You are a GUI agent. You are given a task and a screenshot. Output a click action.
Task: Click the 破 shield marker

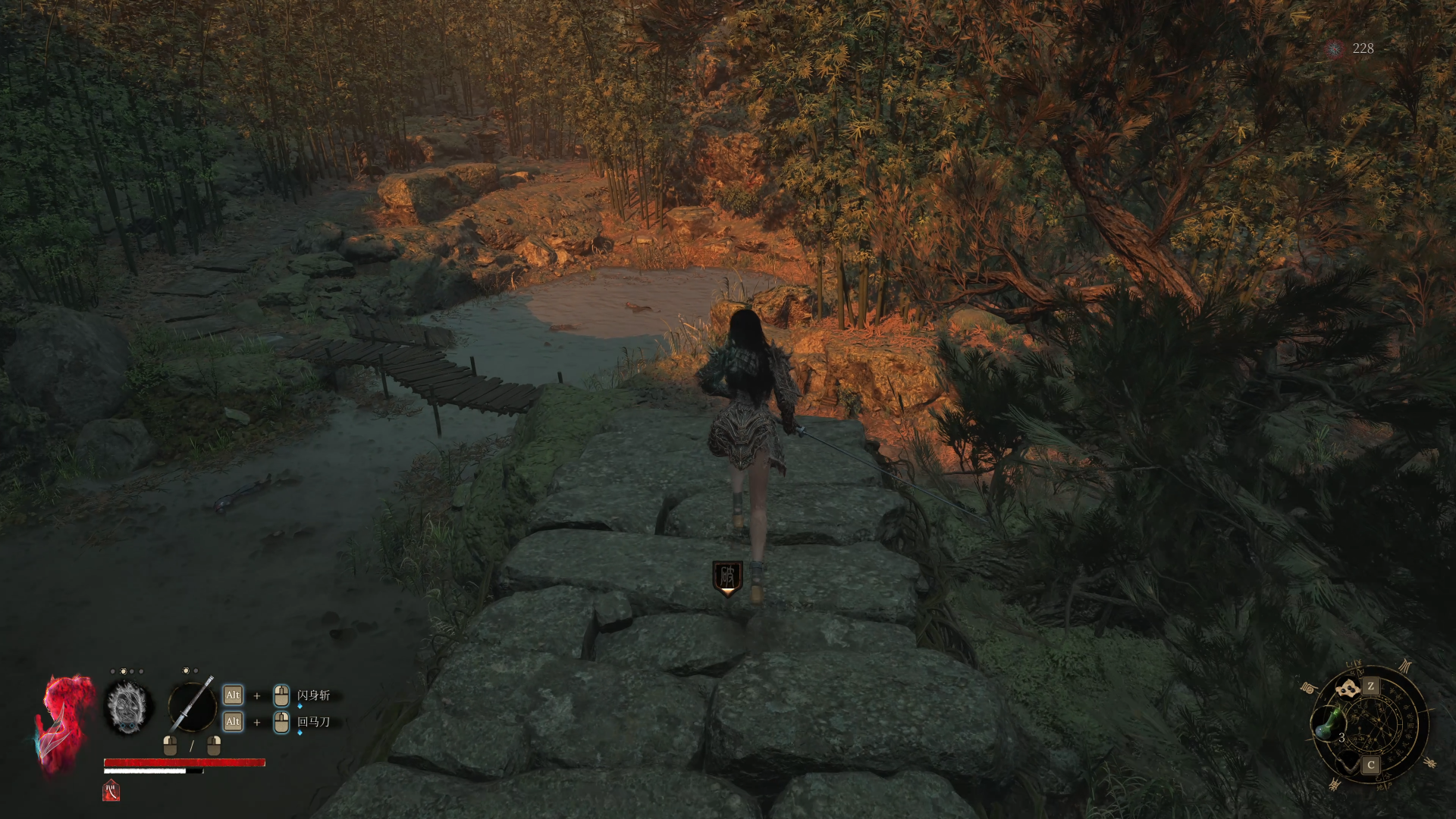point(727,578)
